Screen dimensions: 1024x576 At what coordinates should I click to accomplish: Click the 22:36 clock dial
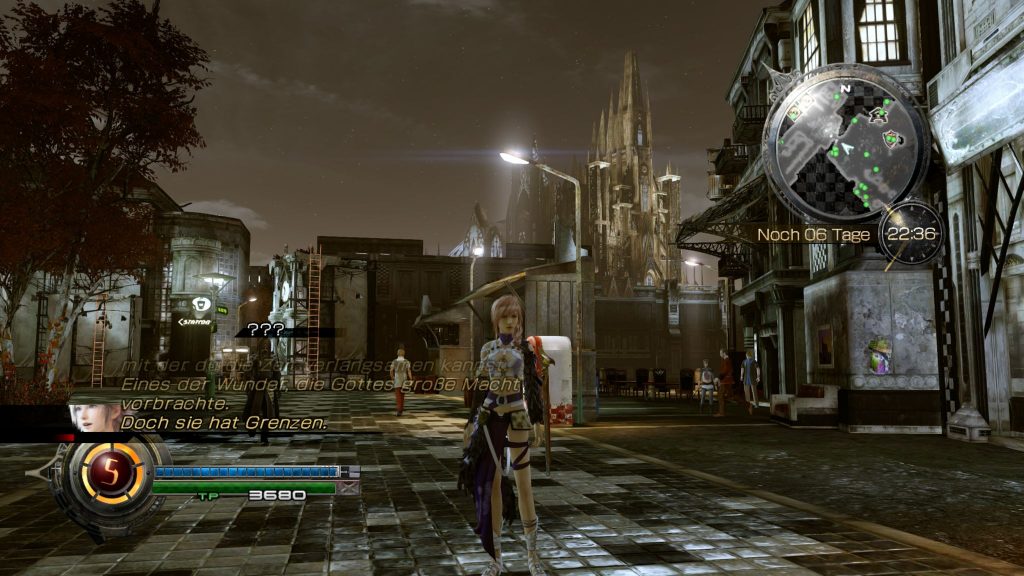909,234
